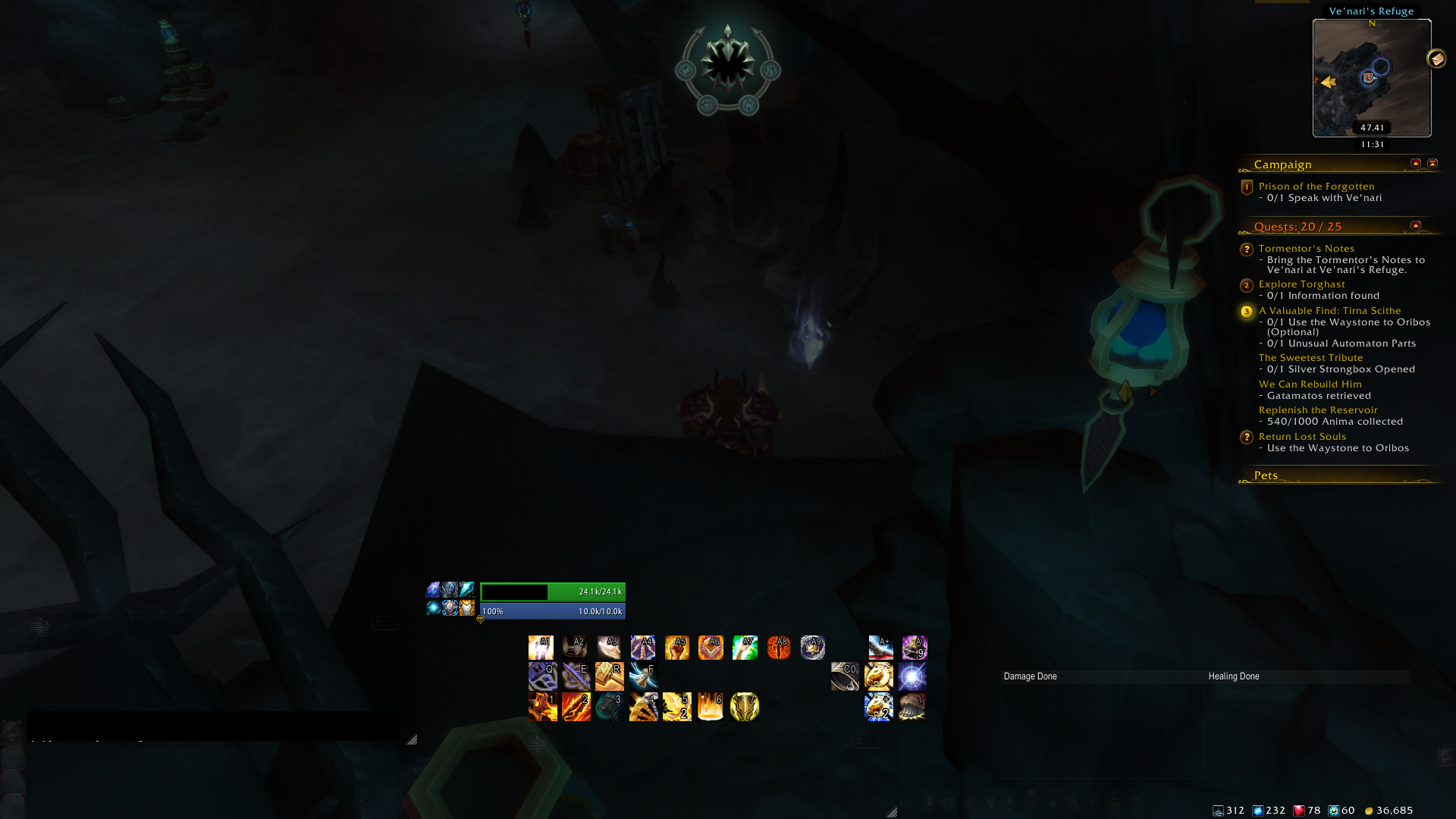Click the green 24.1k health bar
Viewport: 1456px width, 819px height.
tap(552, 592)
